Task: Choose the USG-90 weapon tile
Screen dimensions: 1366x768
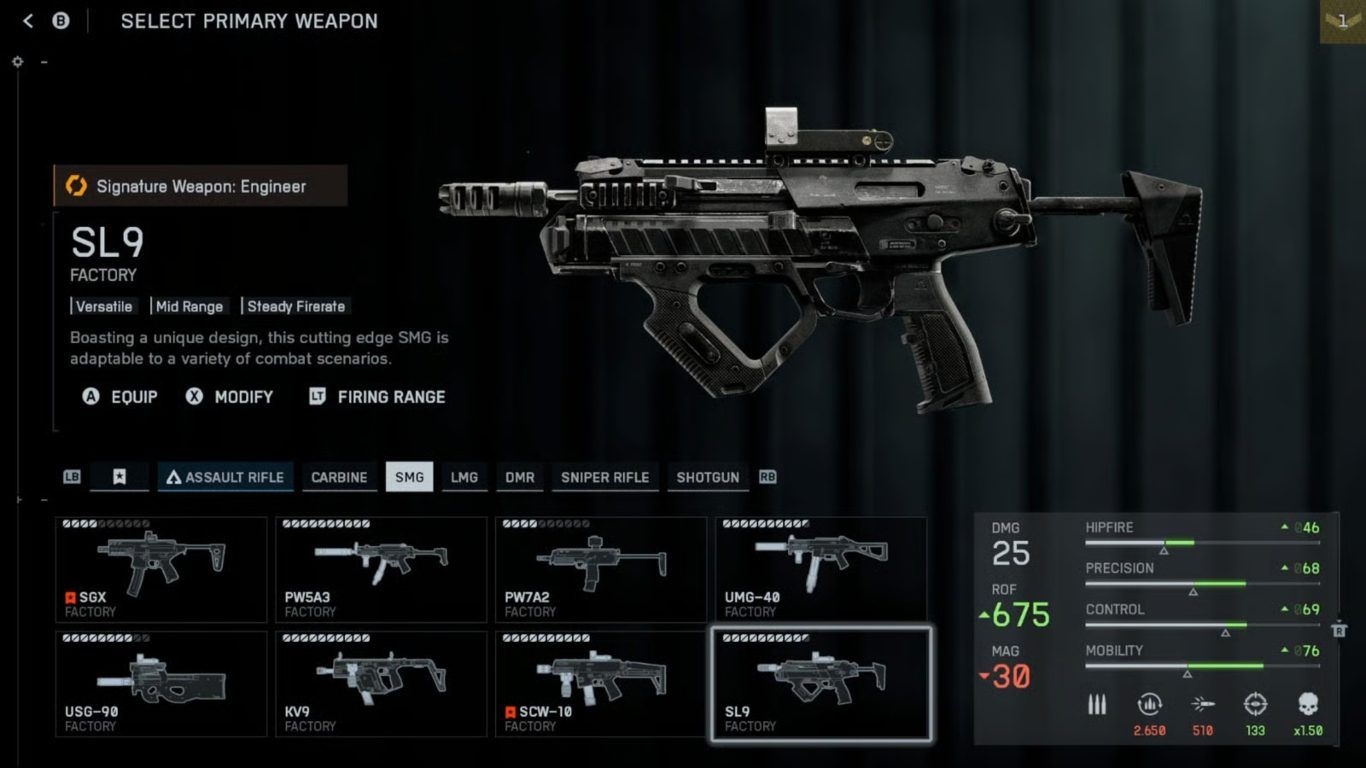Action: (x=161, y=684)
